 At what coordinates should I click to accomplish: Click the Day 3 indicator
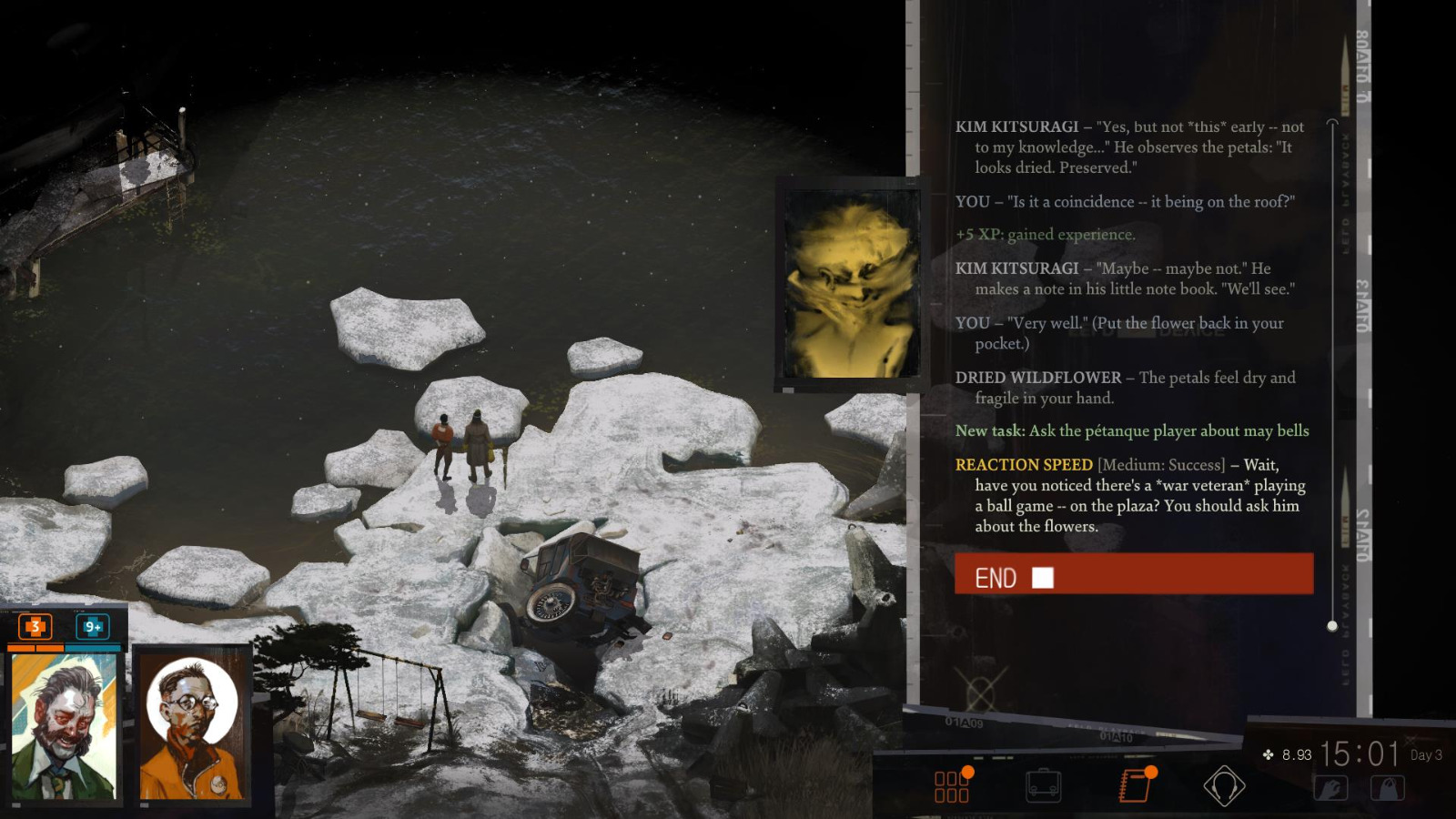pos(1424,756)
